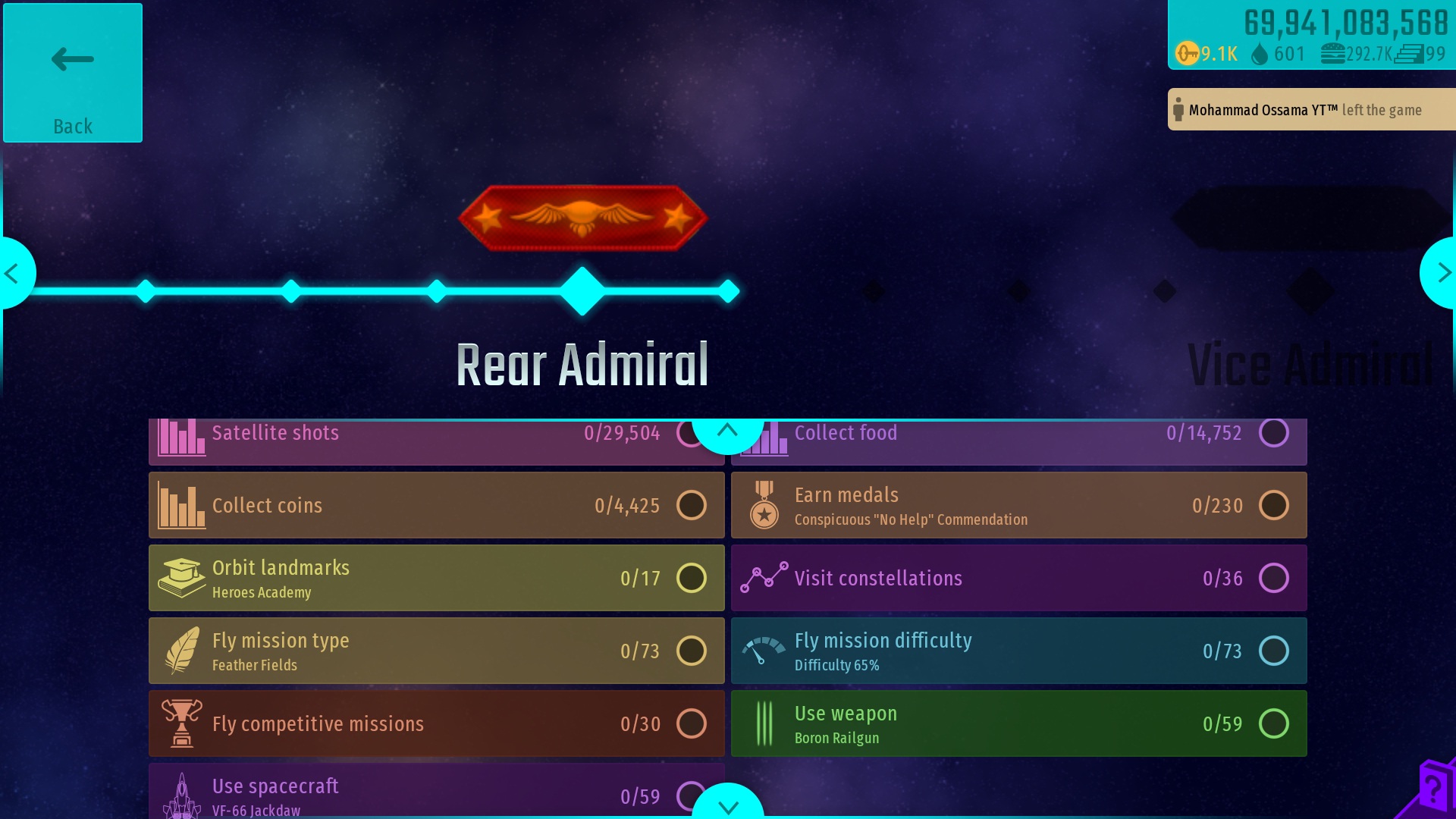Expand the list upward with the up chevron

tap(727, 431)
